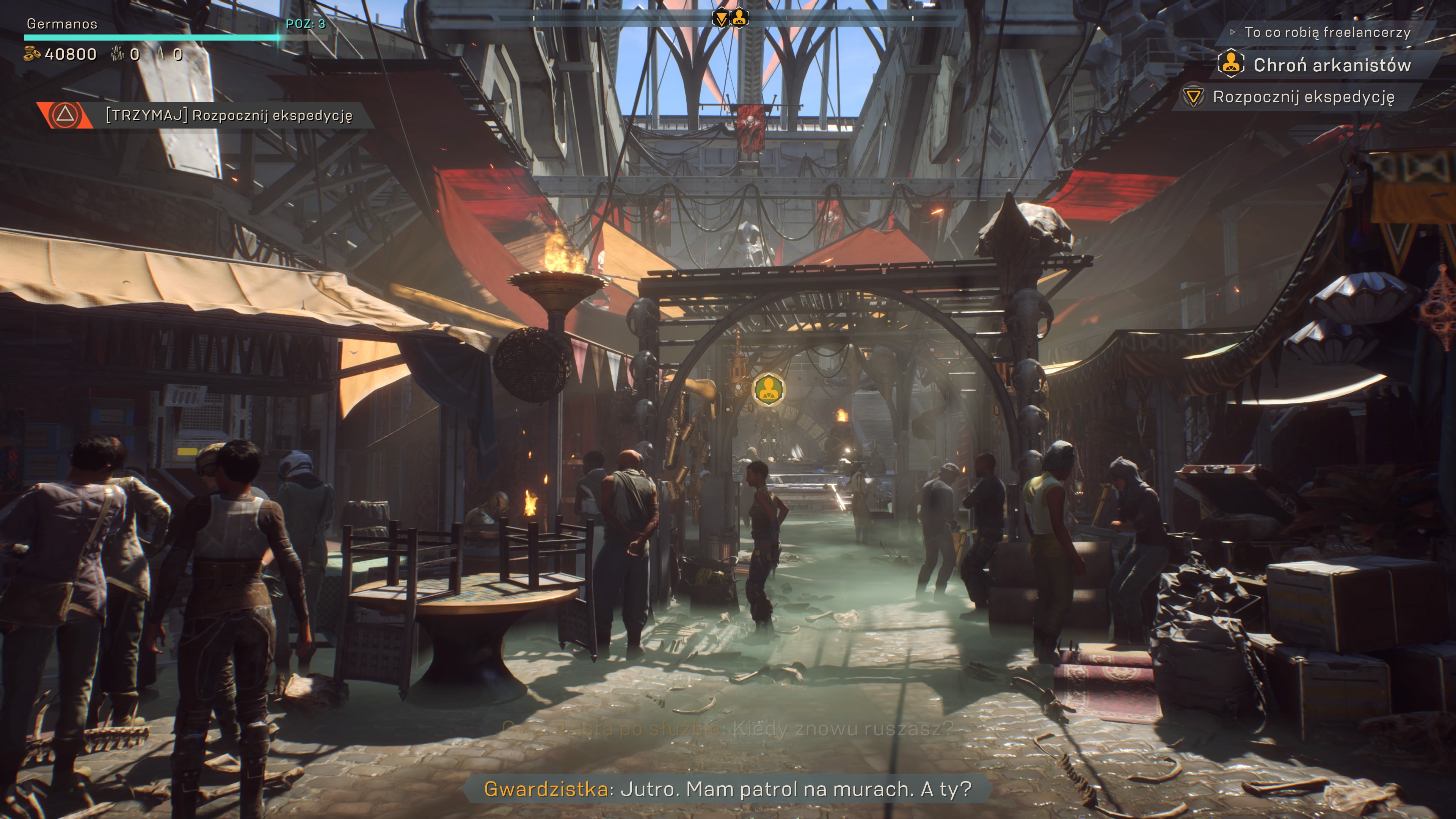Select the "Chroń arkanistów" objective

click(1332, 65)
